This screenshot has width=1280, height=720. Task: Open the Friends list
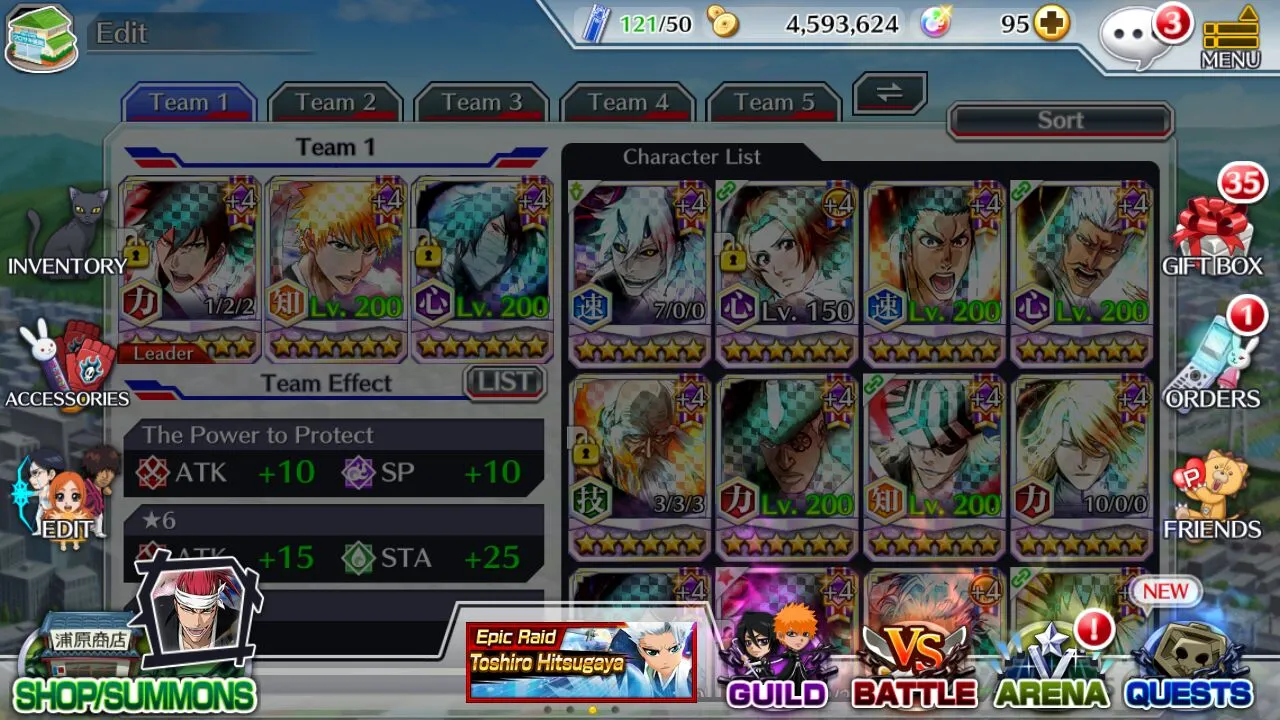coord(1211,497)
